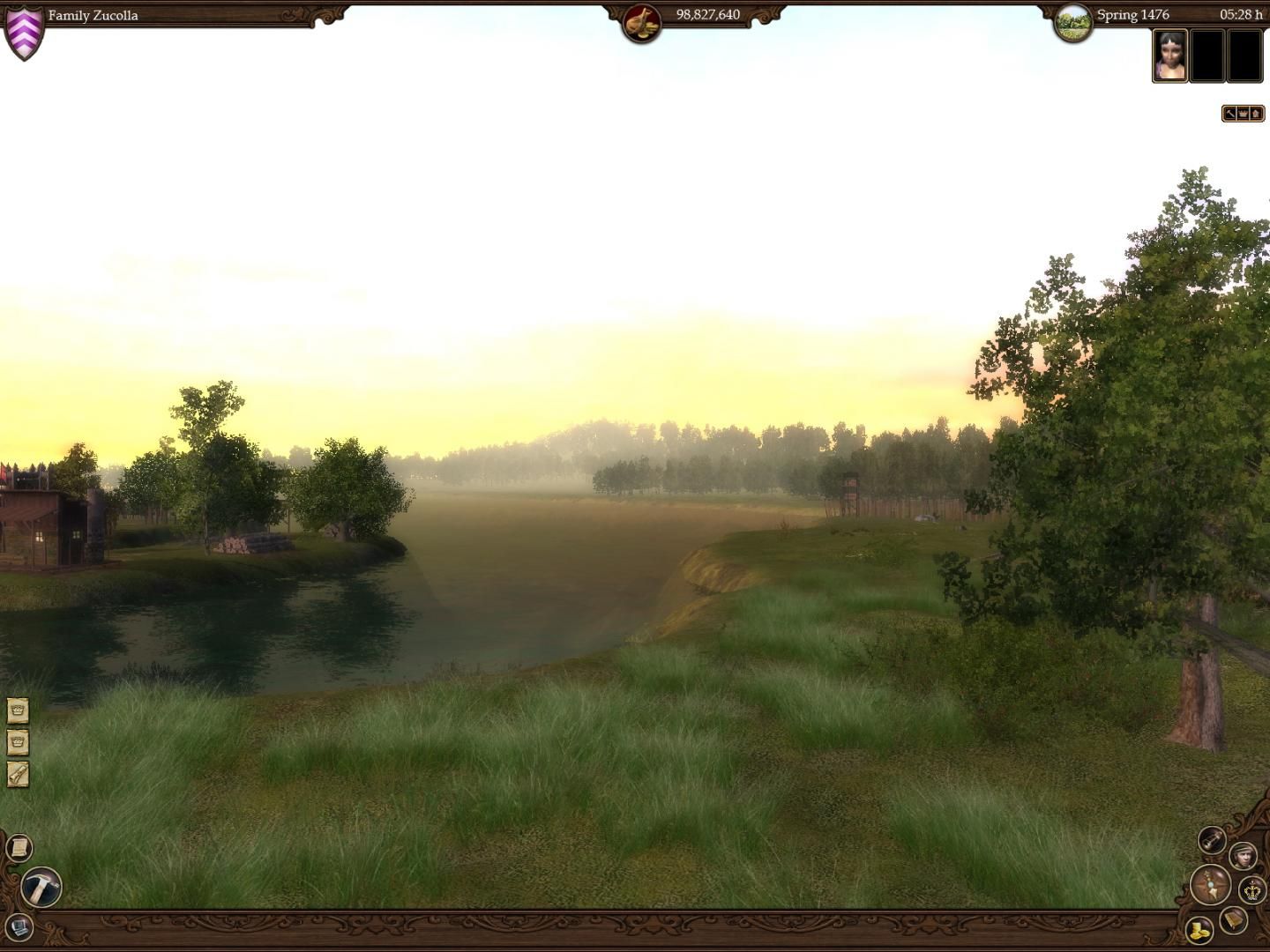Select the spyglass observation icon

(x=1212, y=840)
